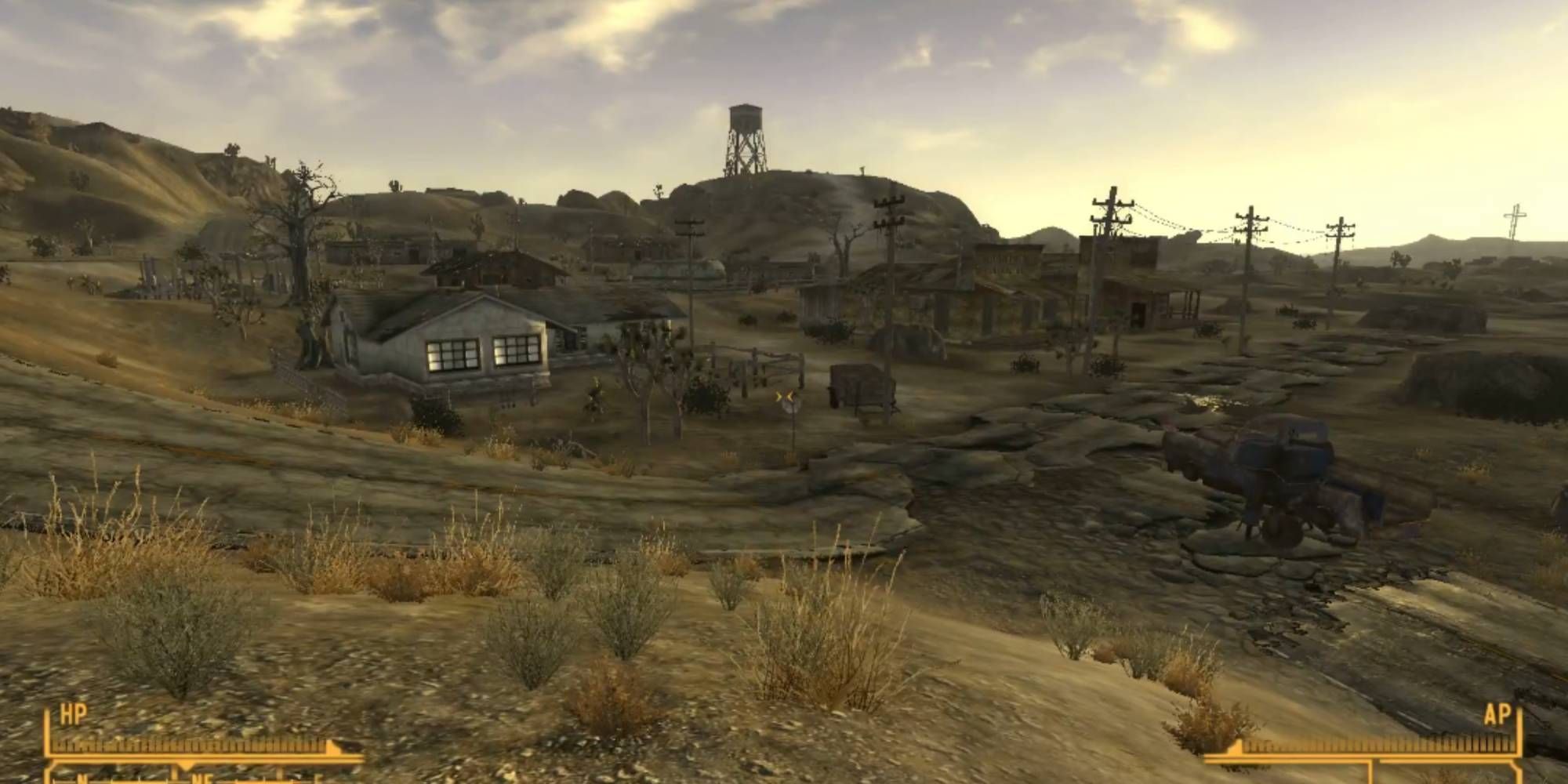The image size is (1568, 784).
Task: Click the angled corner of the AP frame
Action: pos(1518,766)
